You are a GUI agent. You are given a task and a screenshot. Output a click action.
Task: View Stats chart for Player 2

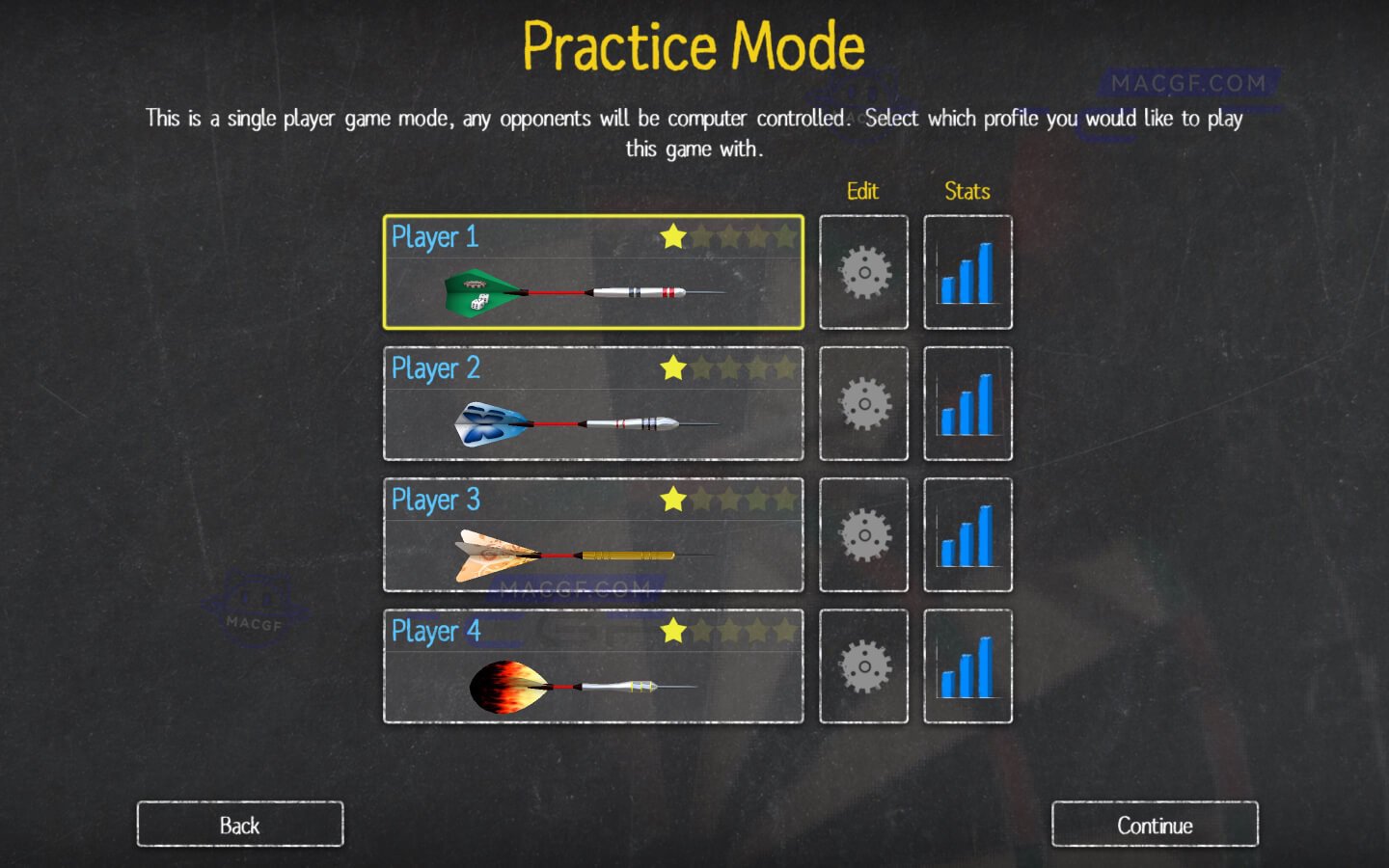click(967, 403)
